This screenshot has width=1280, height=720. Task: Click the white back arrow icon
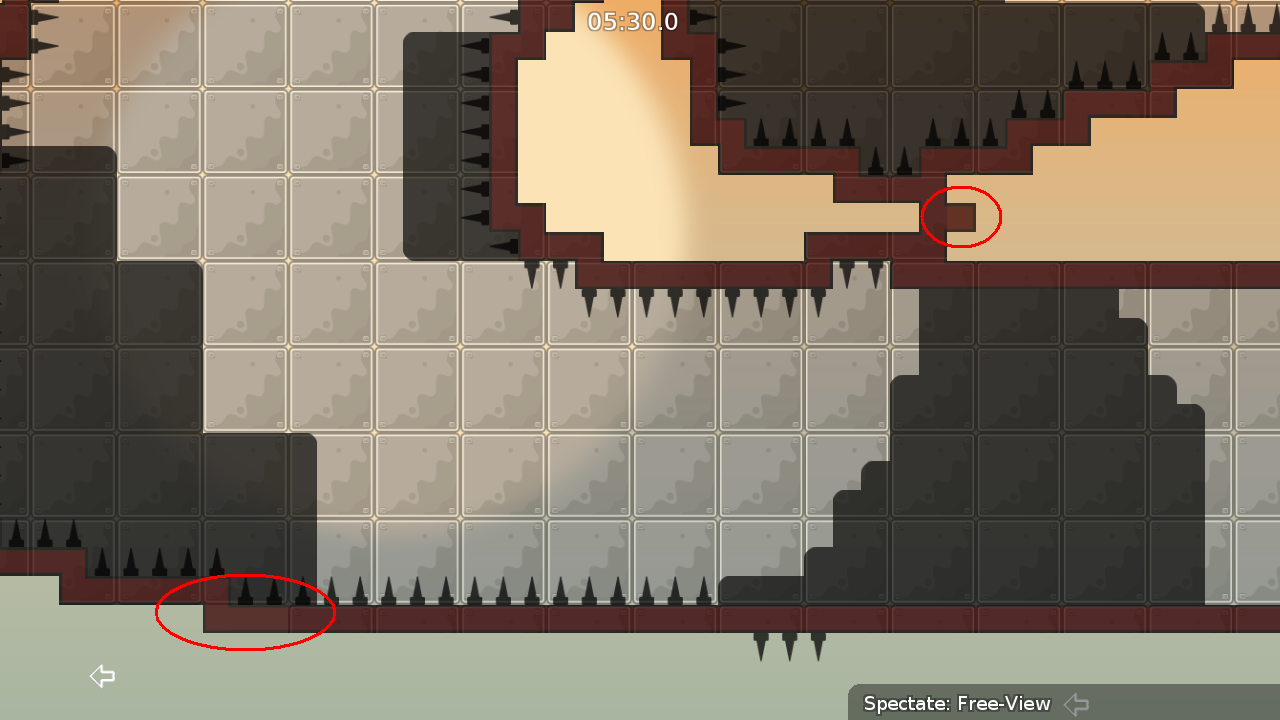coord(101,676)
